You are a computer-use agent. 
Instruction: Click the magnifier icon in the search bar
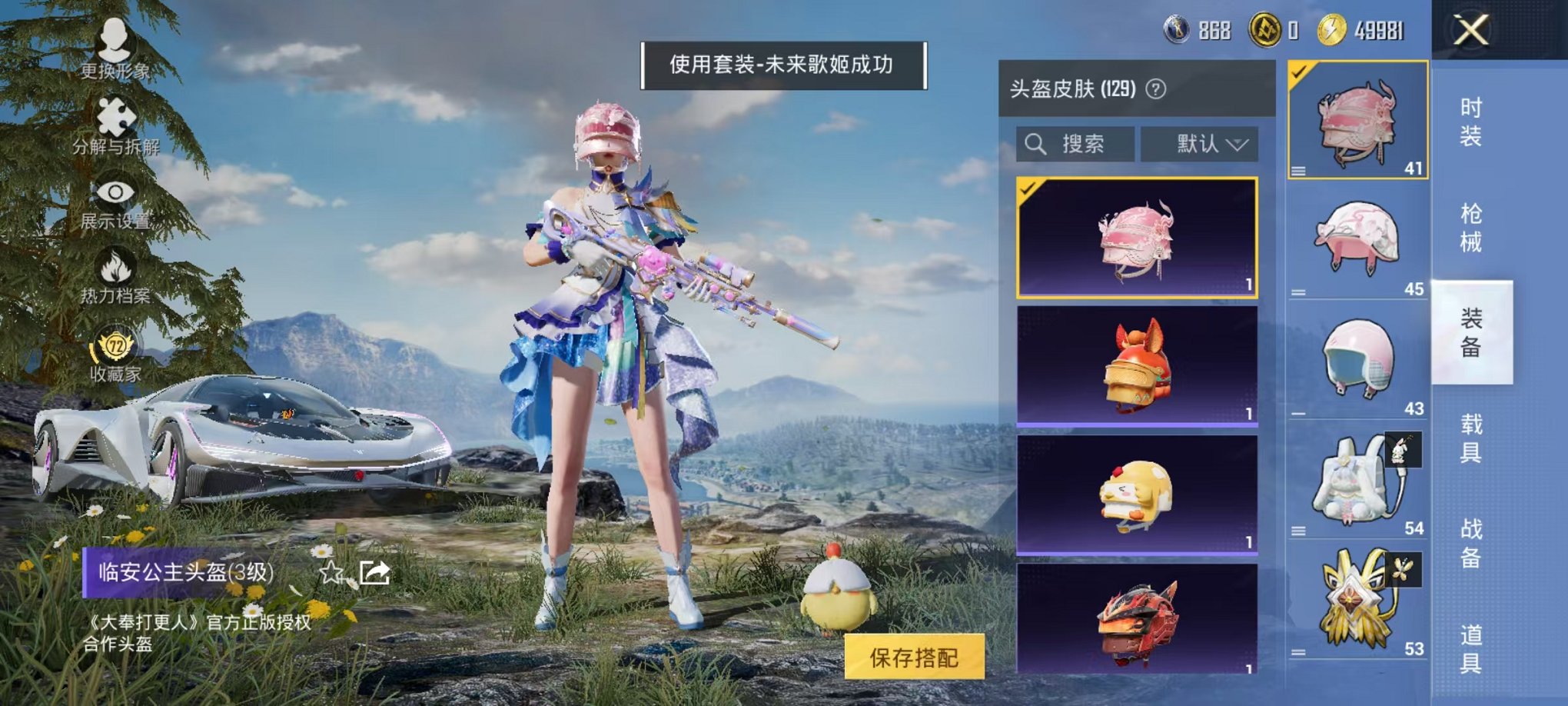click(x=1035, y=145)
